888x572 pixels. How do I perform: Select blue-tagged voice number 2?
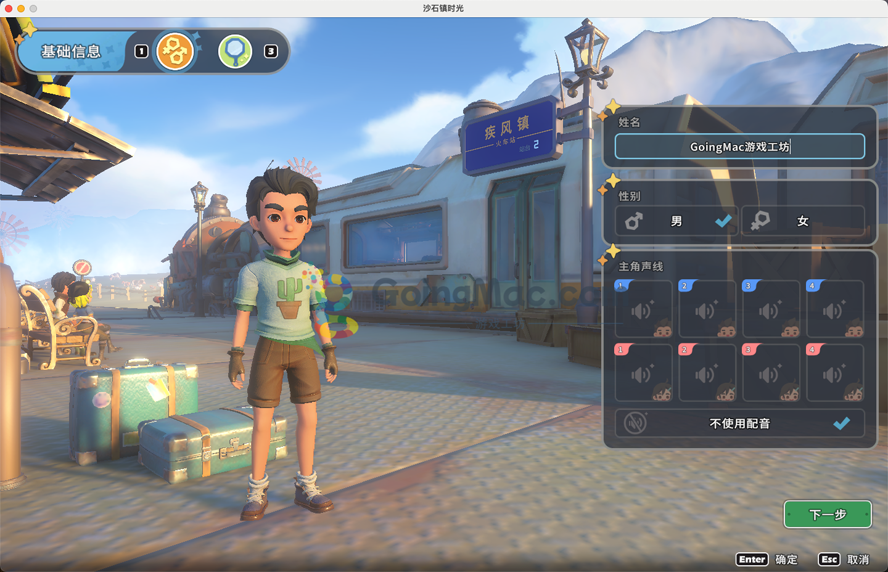(x=707, y=309)
